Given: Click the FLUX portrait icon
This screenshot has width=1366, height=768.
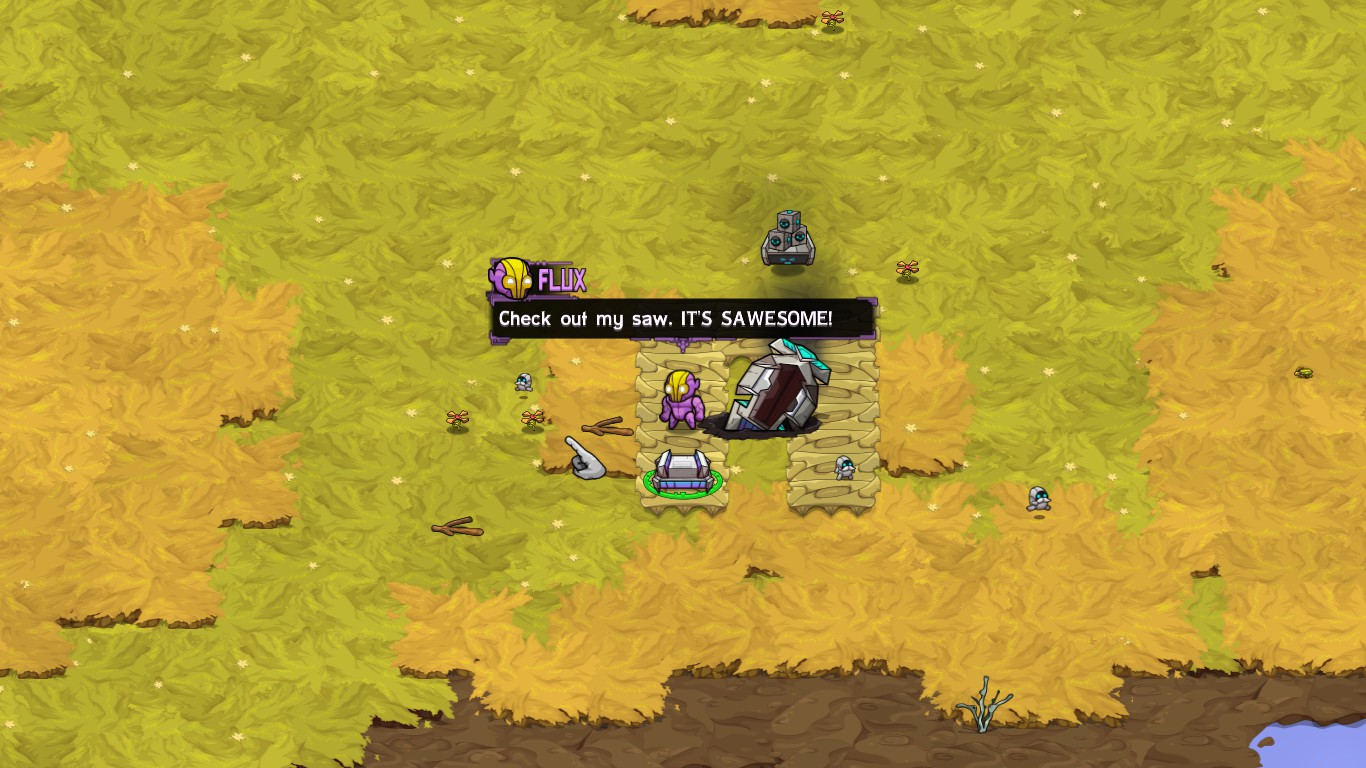Looking at the screenshot, I should [512, 280].
